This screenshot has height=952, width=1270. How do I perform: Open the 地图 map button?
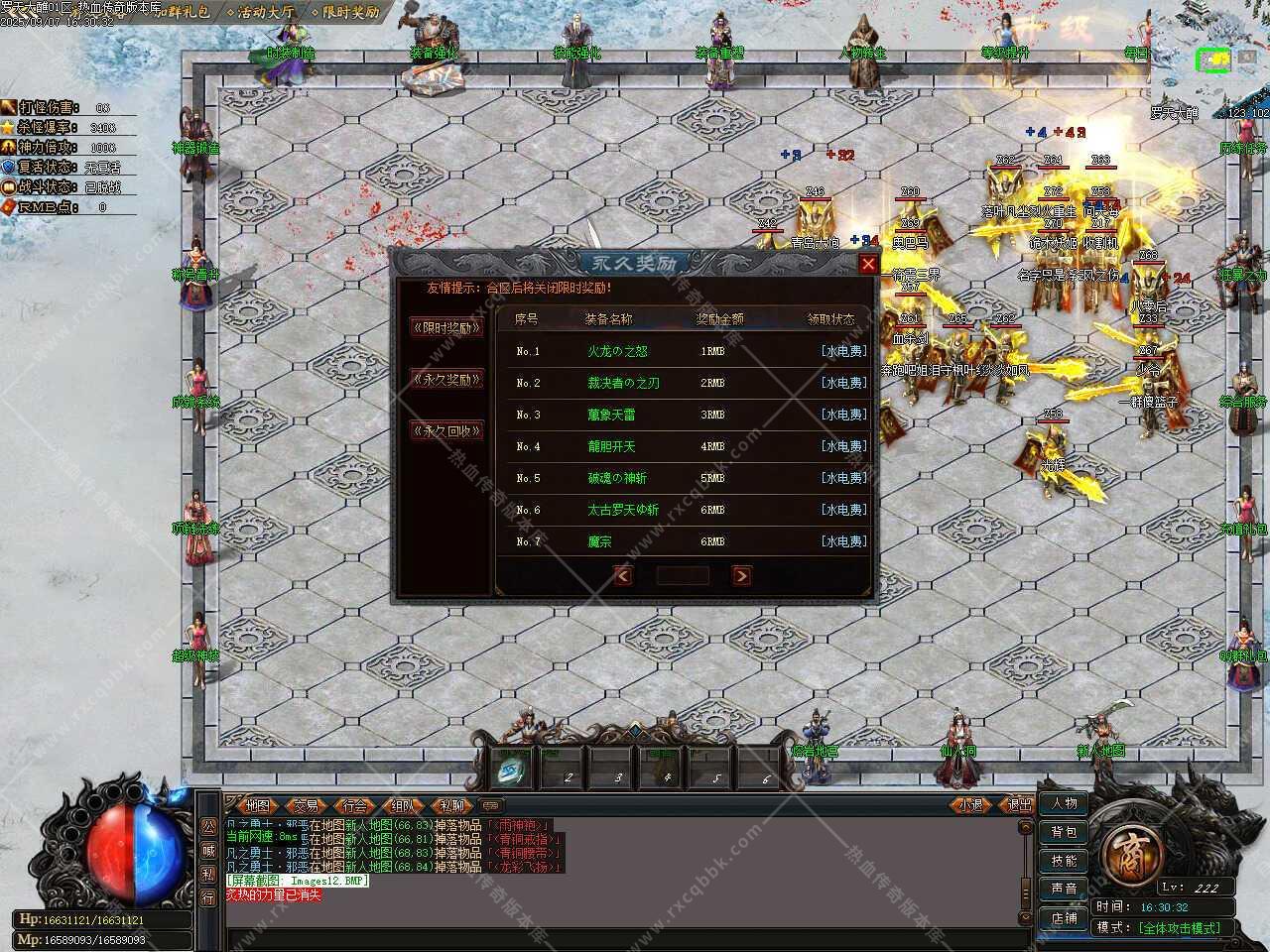[x=257, y=805]
